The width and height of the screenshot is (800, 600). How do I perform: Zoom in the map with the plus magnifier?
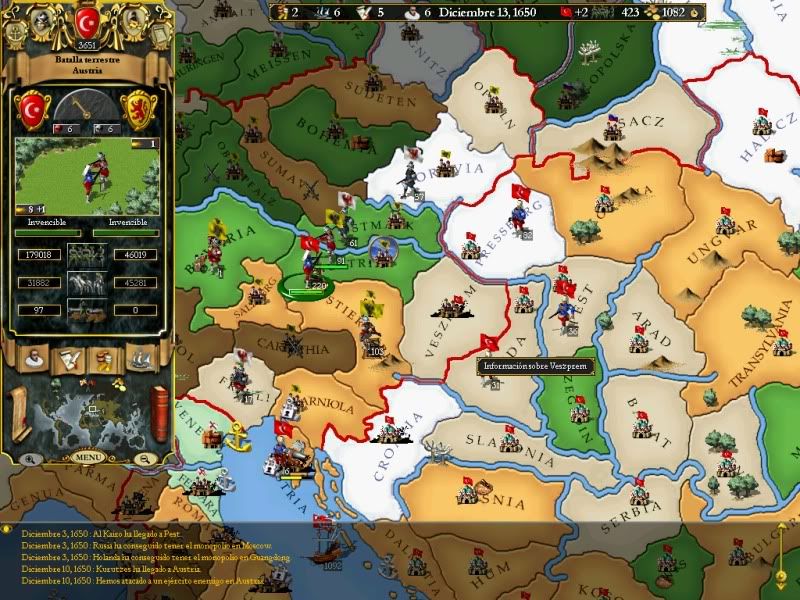(x=32, y=458)
